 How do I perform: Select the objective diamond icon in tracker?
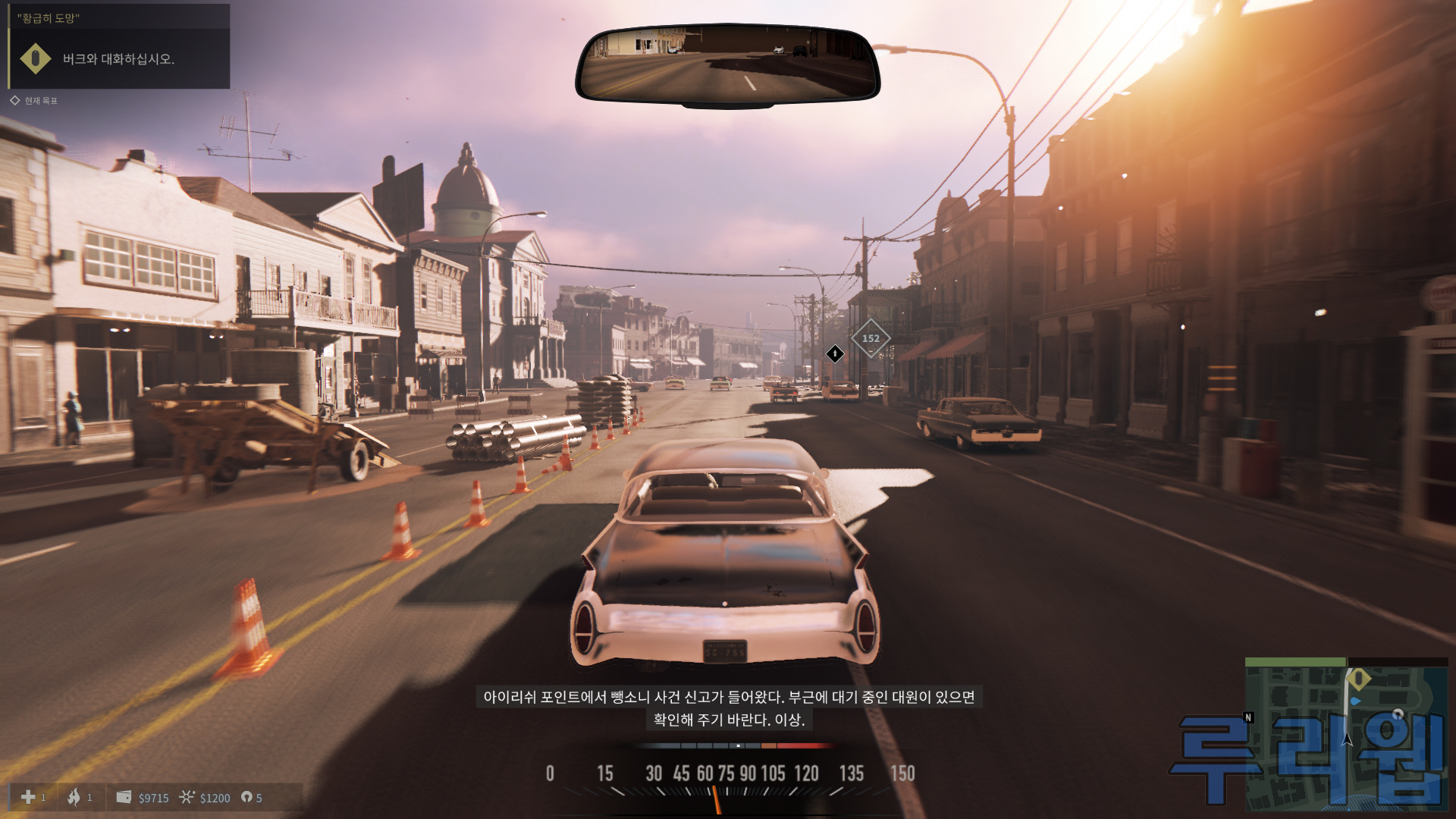point(35,59)
